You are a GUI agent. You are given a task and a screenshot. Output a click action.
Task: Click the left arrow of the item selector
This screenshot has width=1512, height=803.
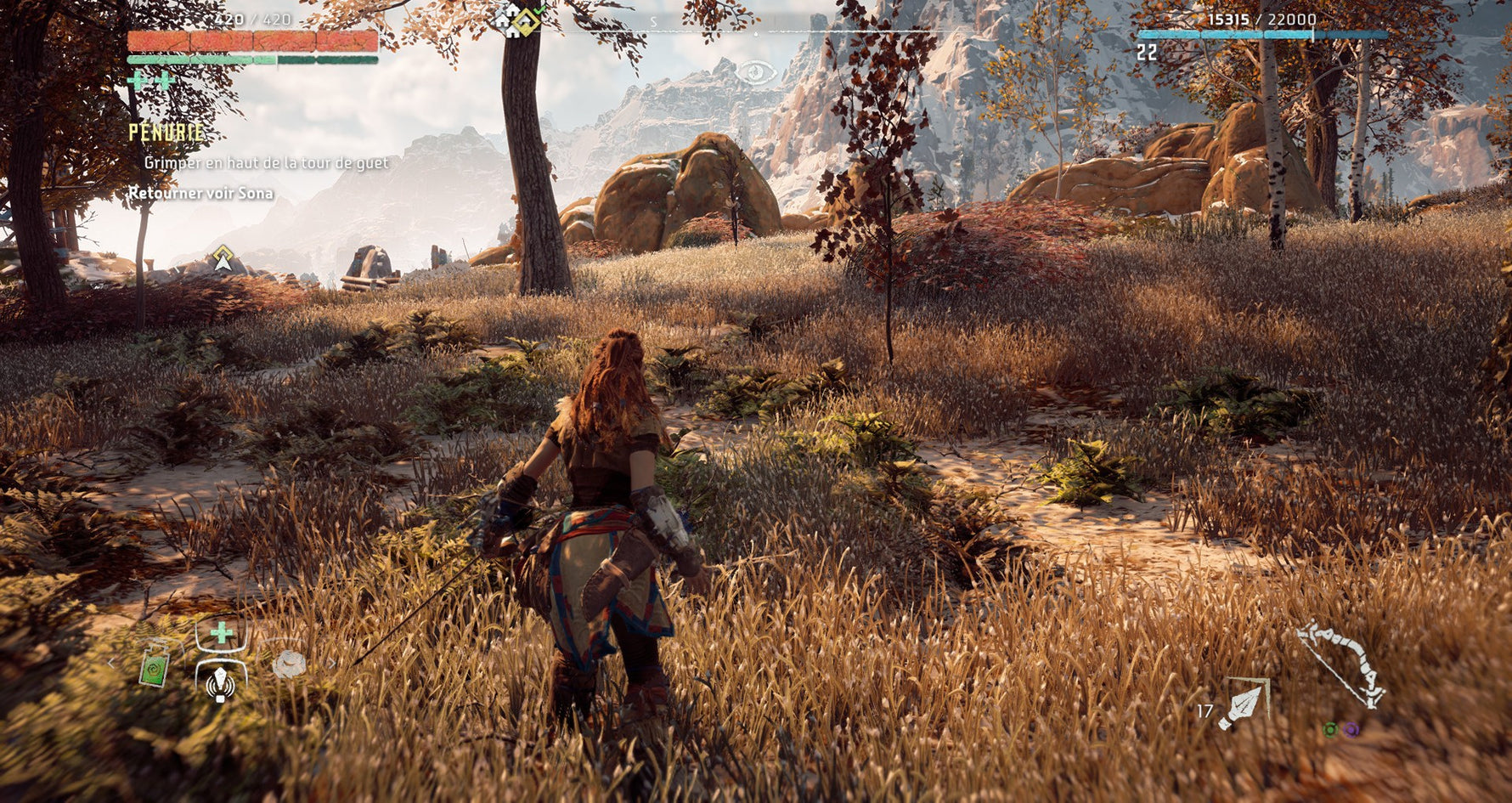[111, 664]
